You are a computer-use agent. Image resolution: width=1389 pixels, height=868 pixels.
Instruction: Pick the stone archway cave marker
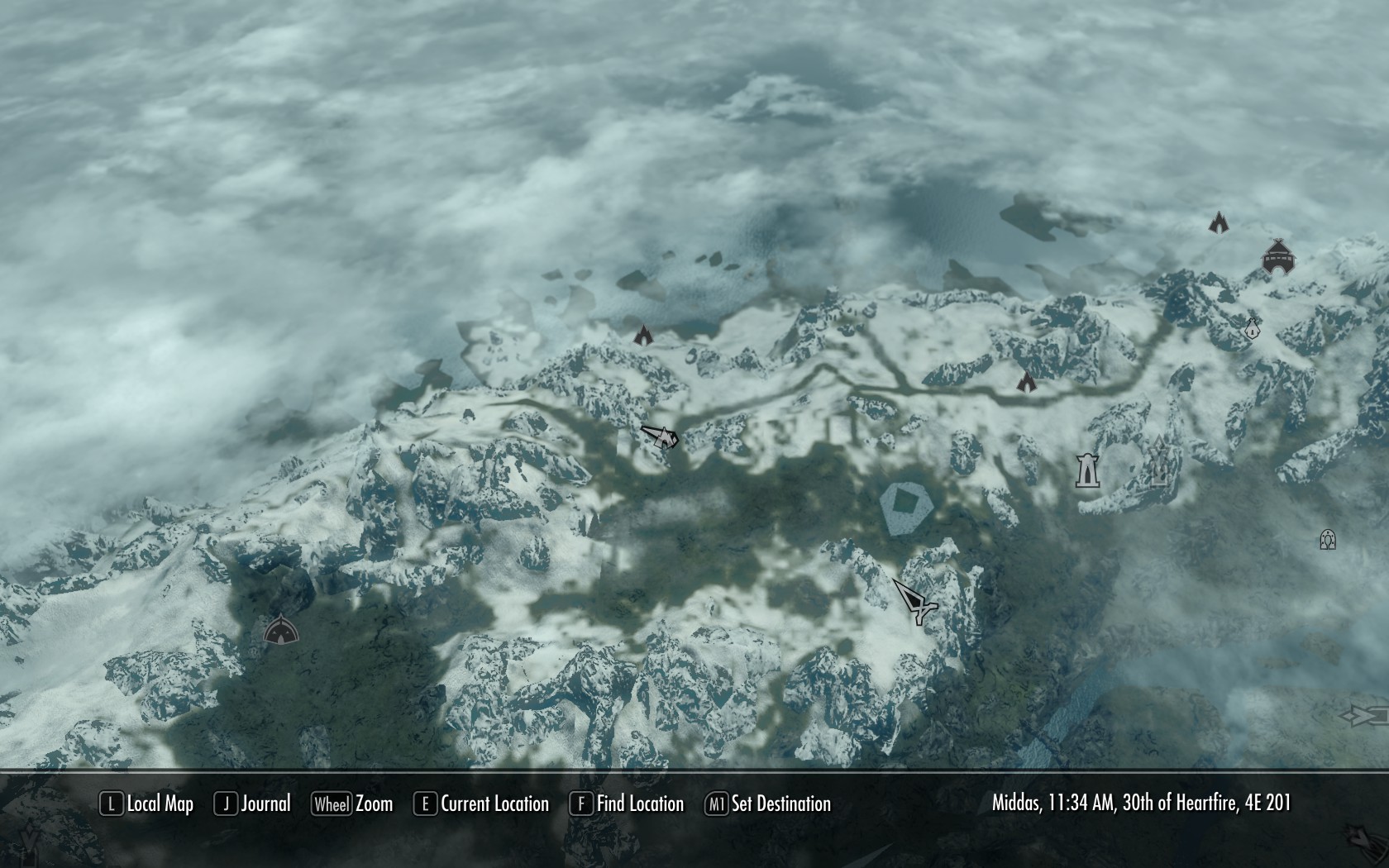pyautogui.click(x=1328, y=540)
